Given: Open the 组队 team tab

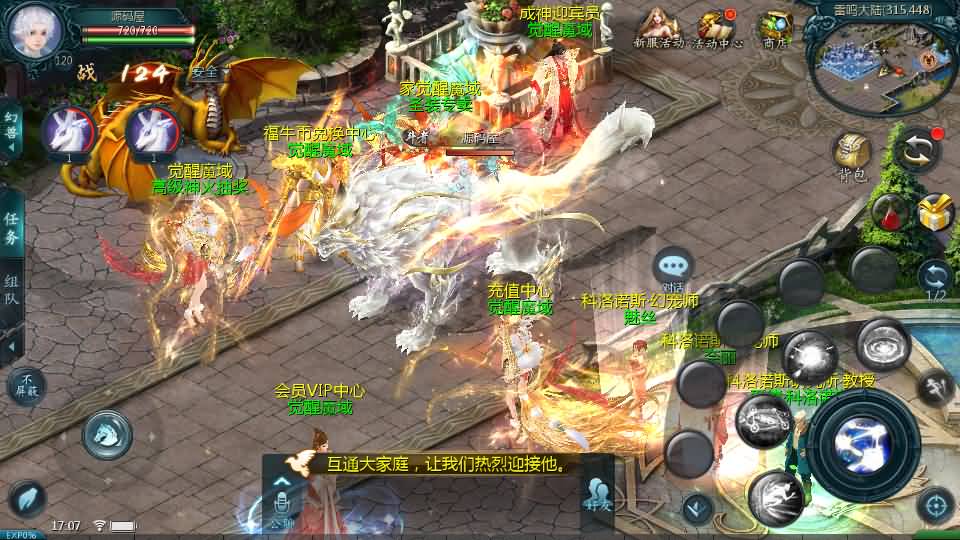Looking at the screenshot, I should tap(12, 290).
